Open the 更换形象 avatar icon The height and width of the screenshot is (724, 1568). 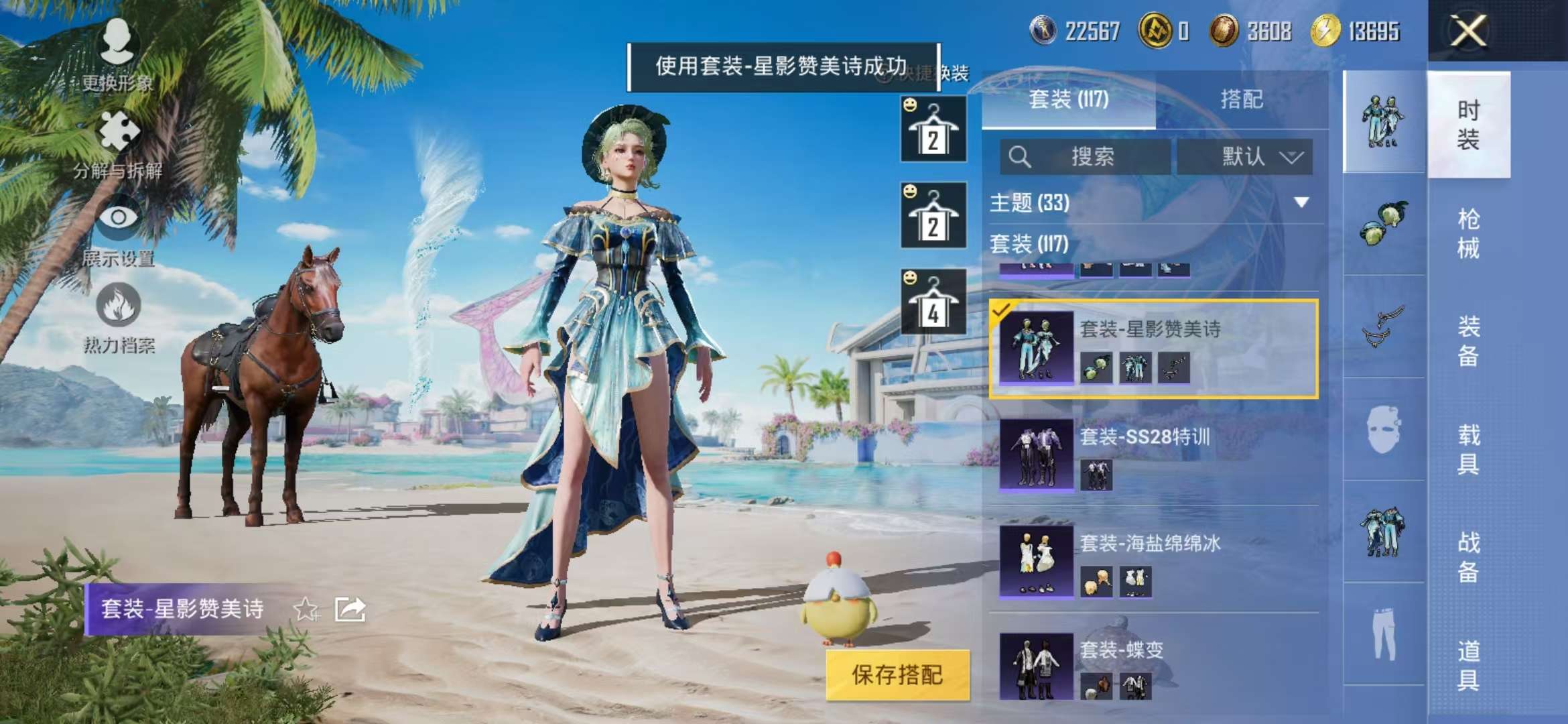[x=117, y=40]
